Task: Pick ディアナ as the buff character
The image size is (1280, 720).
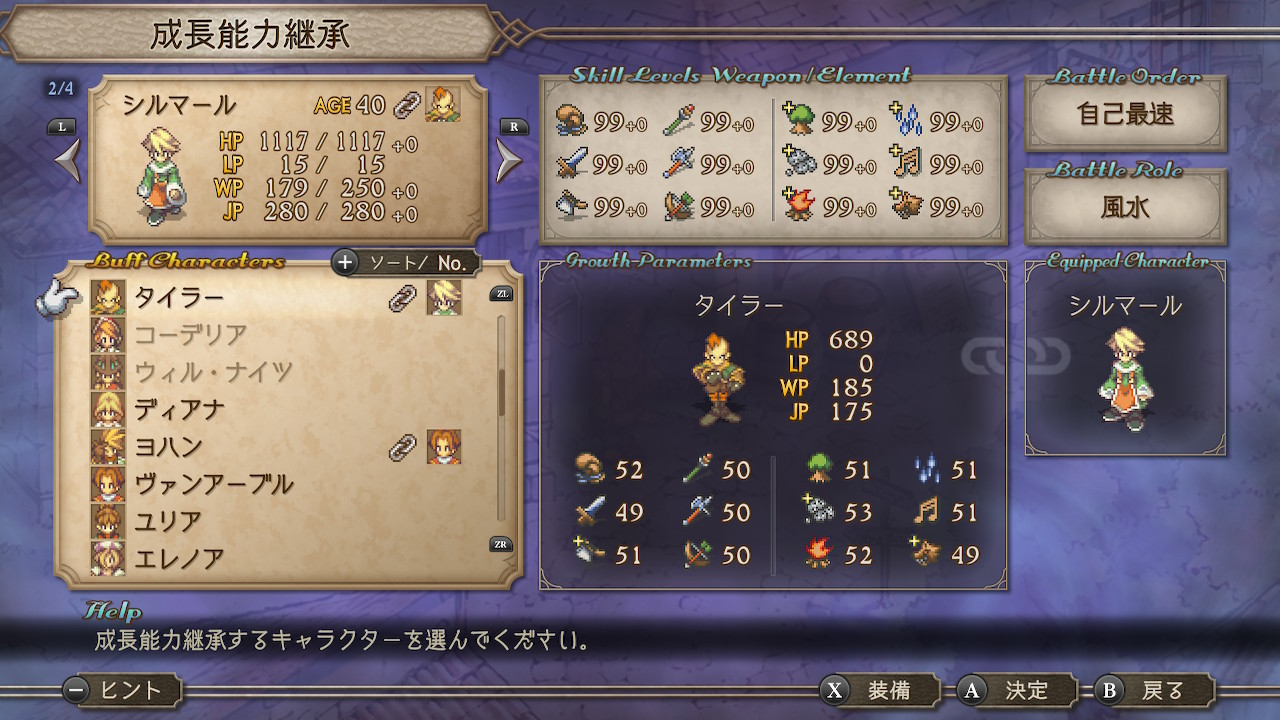Action: 180,409
